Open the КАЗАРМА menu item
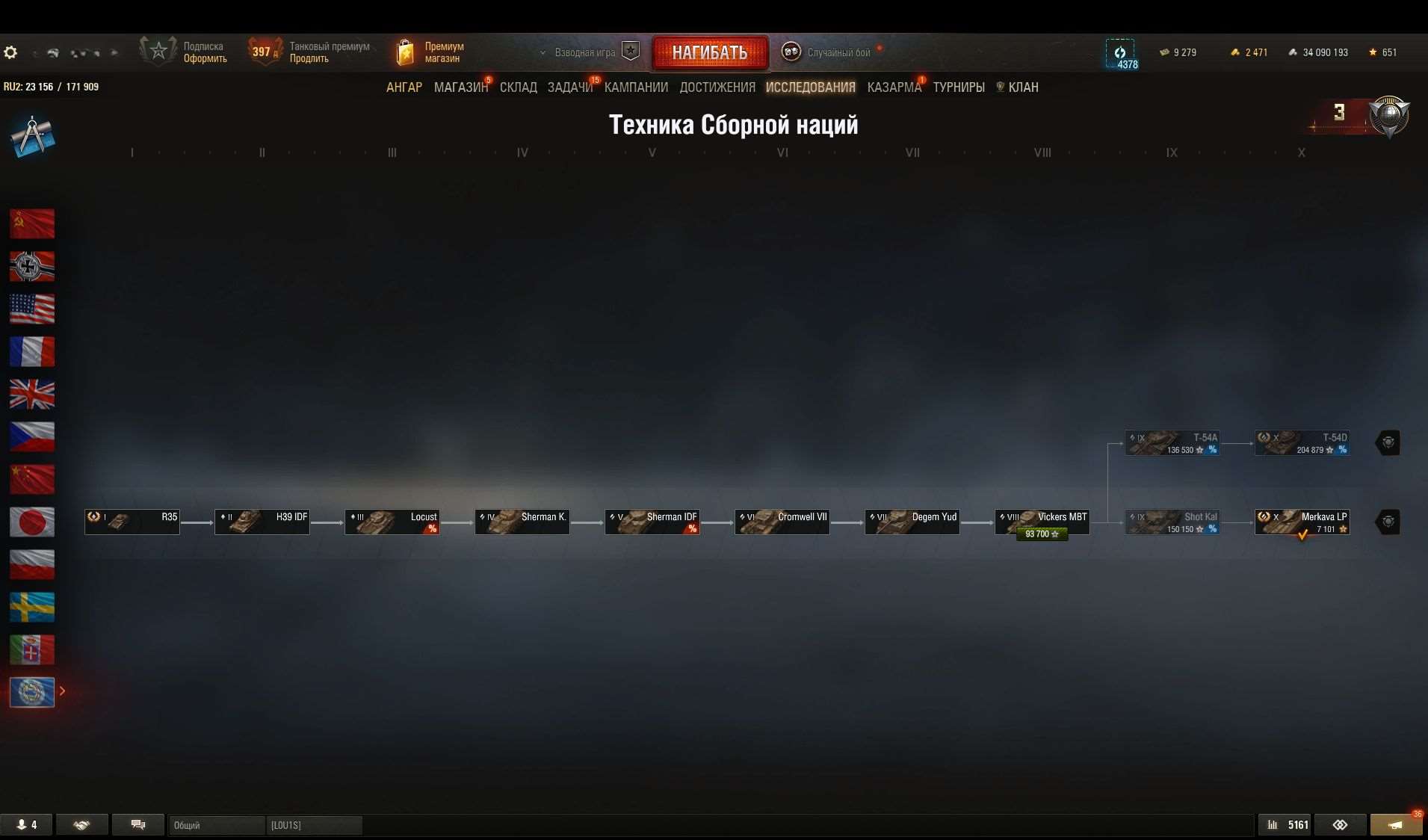The image size is (1428, 840). 893,87
